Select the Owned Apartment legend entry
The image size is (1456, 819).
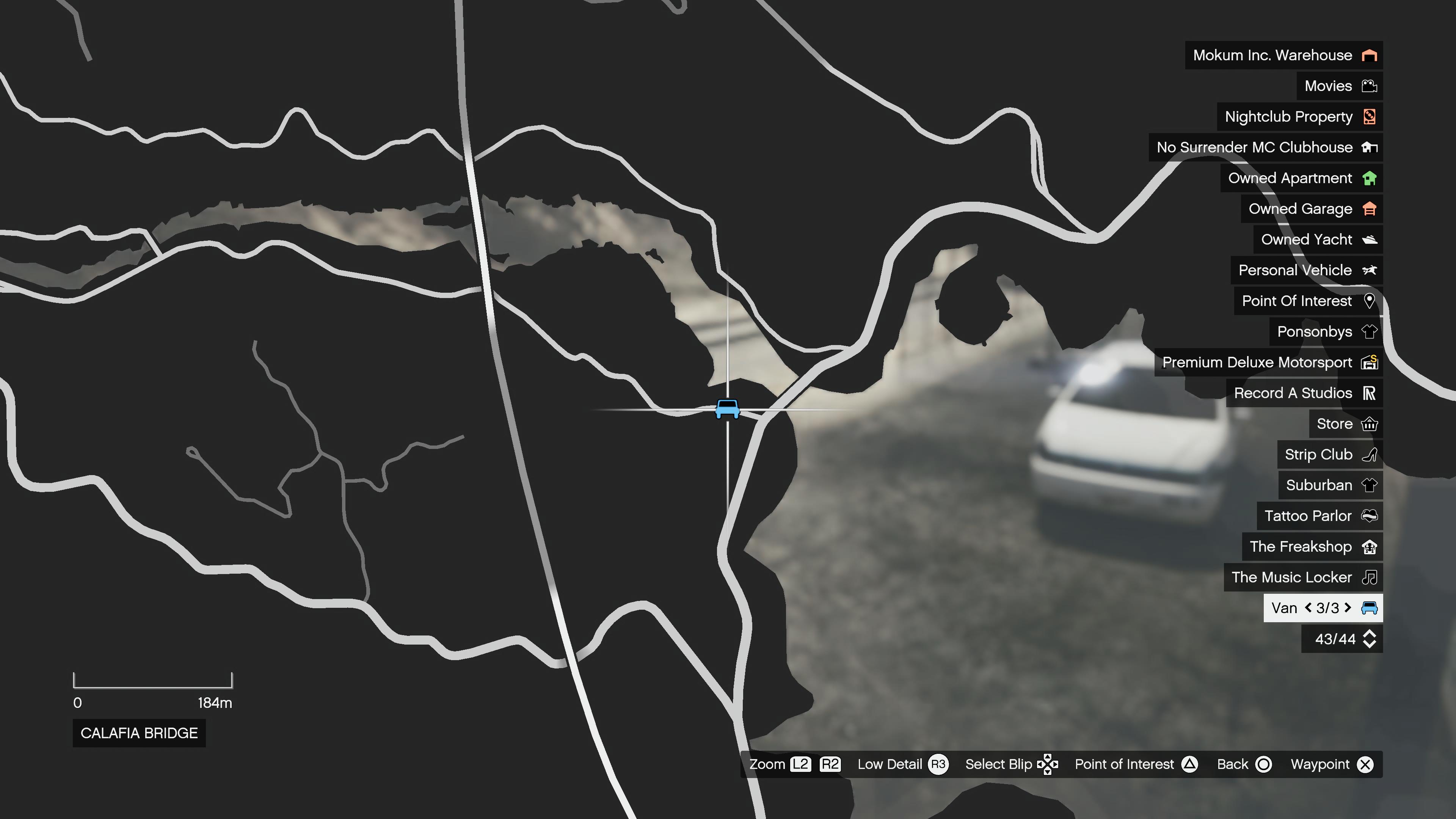[x=1301, y=178]
